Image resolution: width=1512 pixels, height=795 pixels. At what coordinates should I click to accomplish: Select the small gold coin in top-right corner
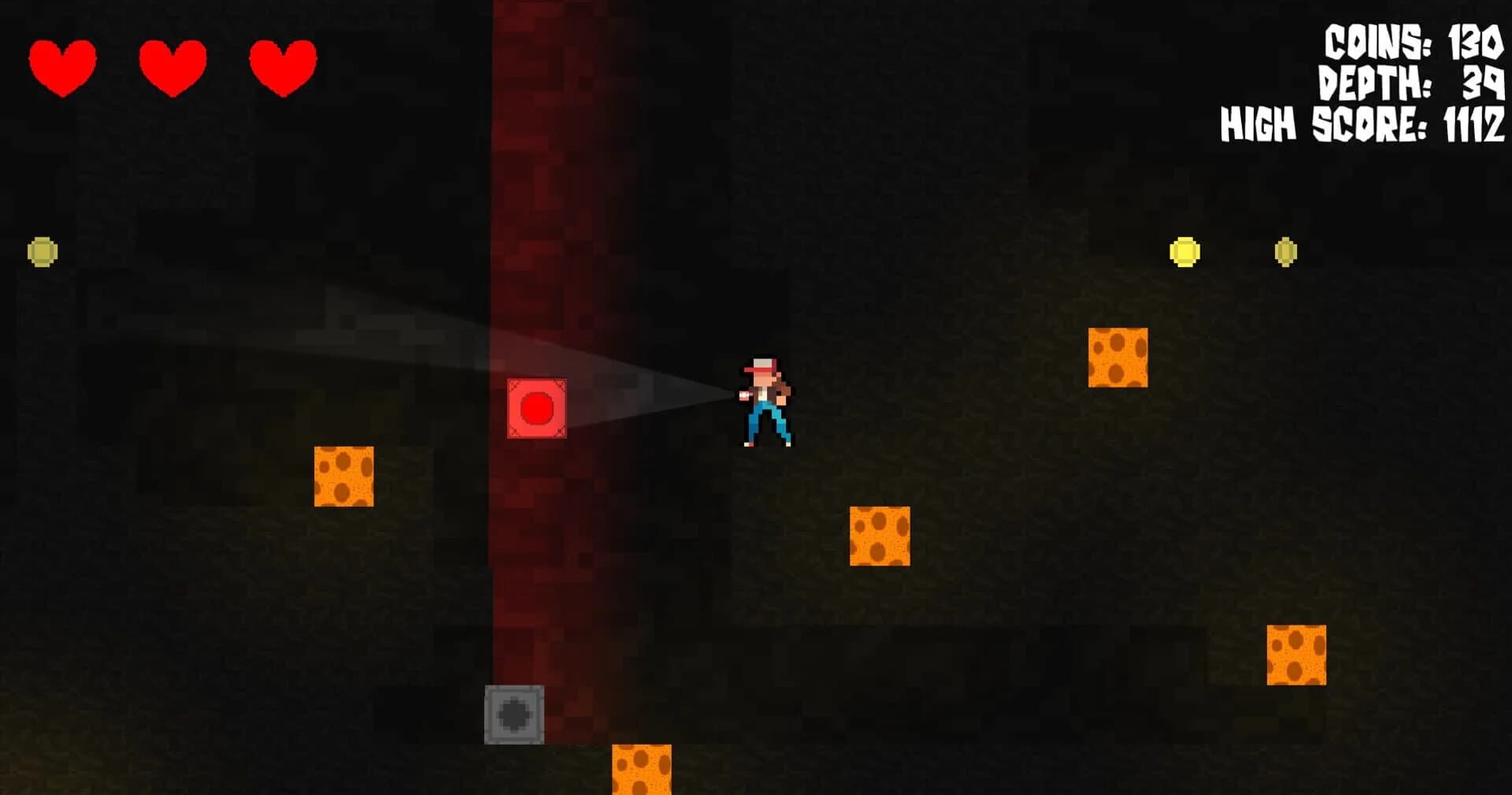coord(1287,252)
